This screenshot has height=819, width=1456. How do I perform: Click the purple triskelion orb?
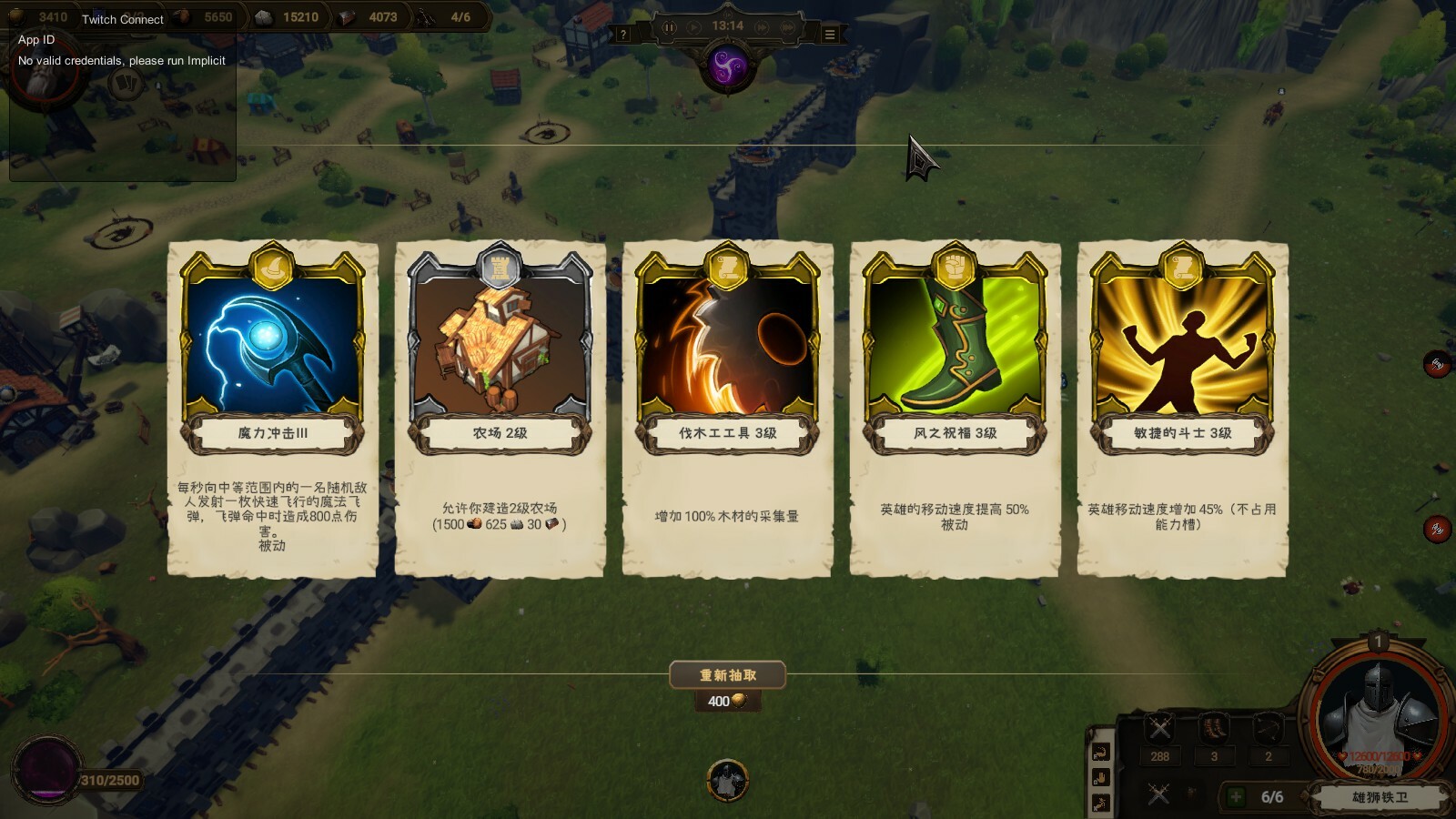727,67
